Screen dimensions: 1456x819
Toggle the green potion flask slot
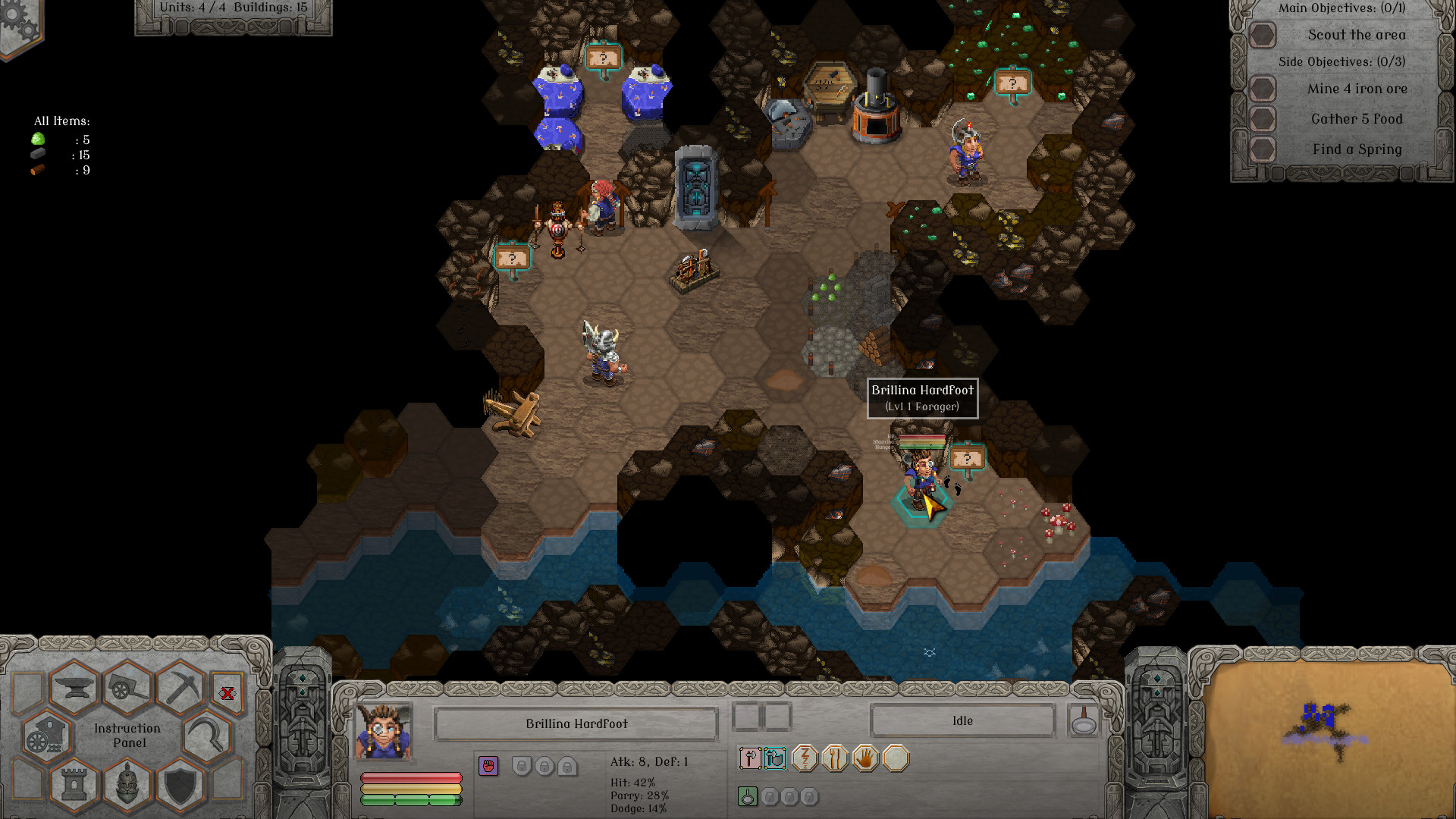tap(748, 796)
